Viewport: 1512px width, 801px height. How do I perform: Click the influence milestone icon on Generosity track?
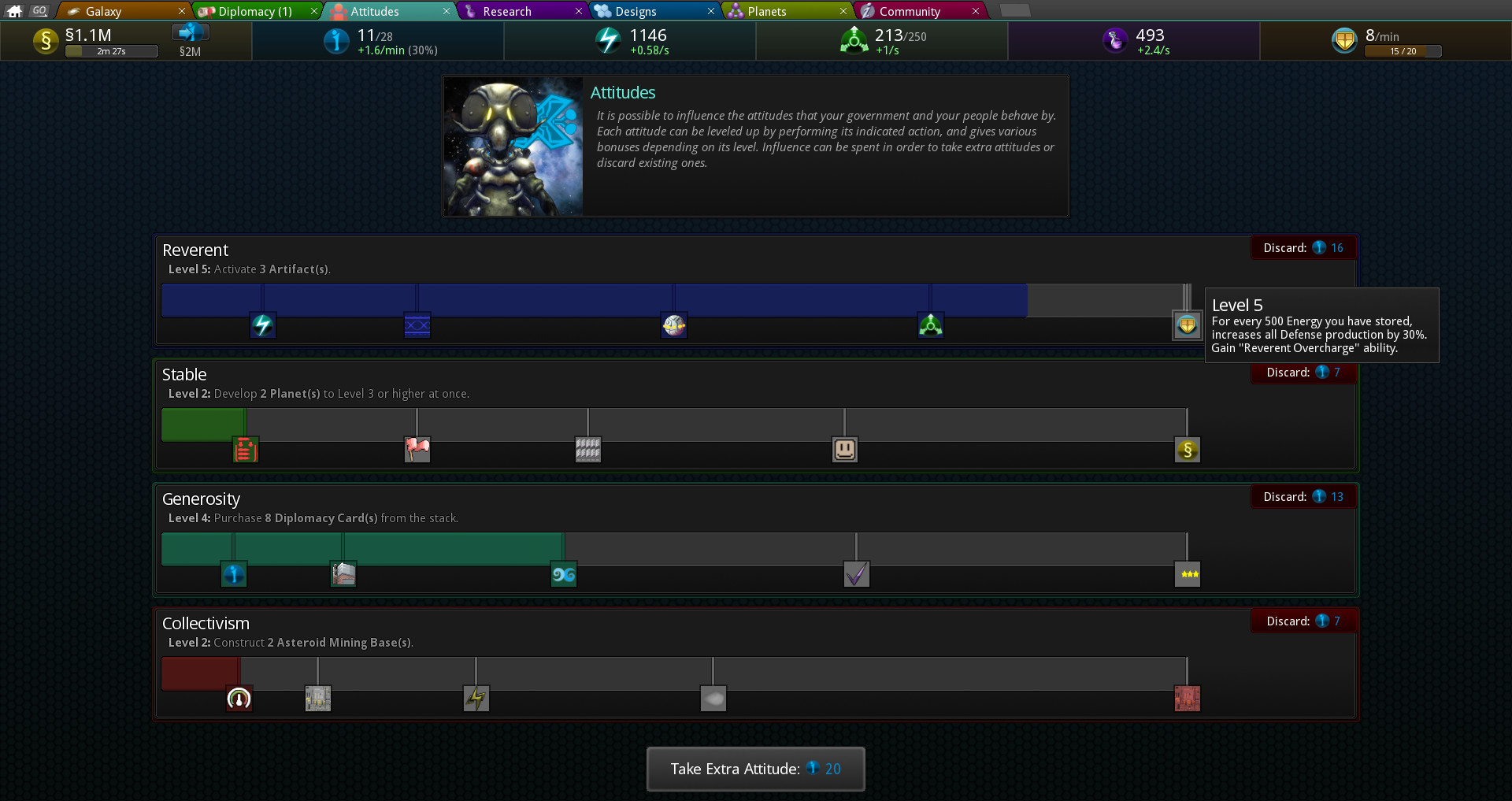click(234, 574)
